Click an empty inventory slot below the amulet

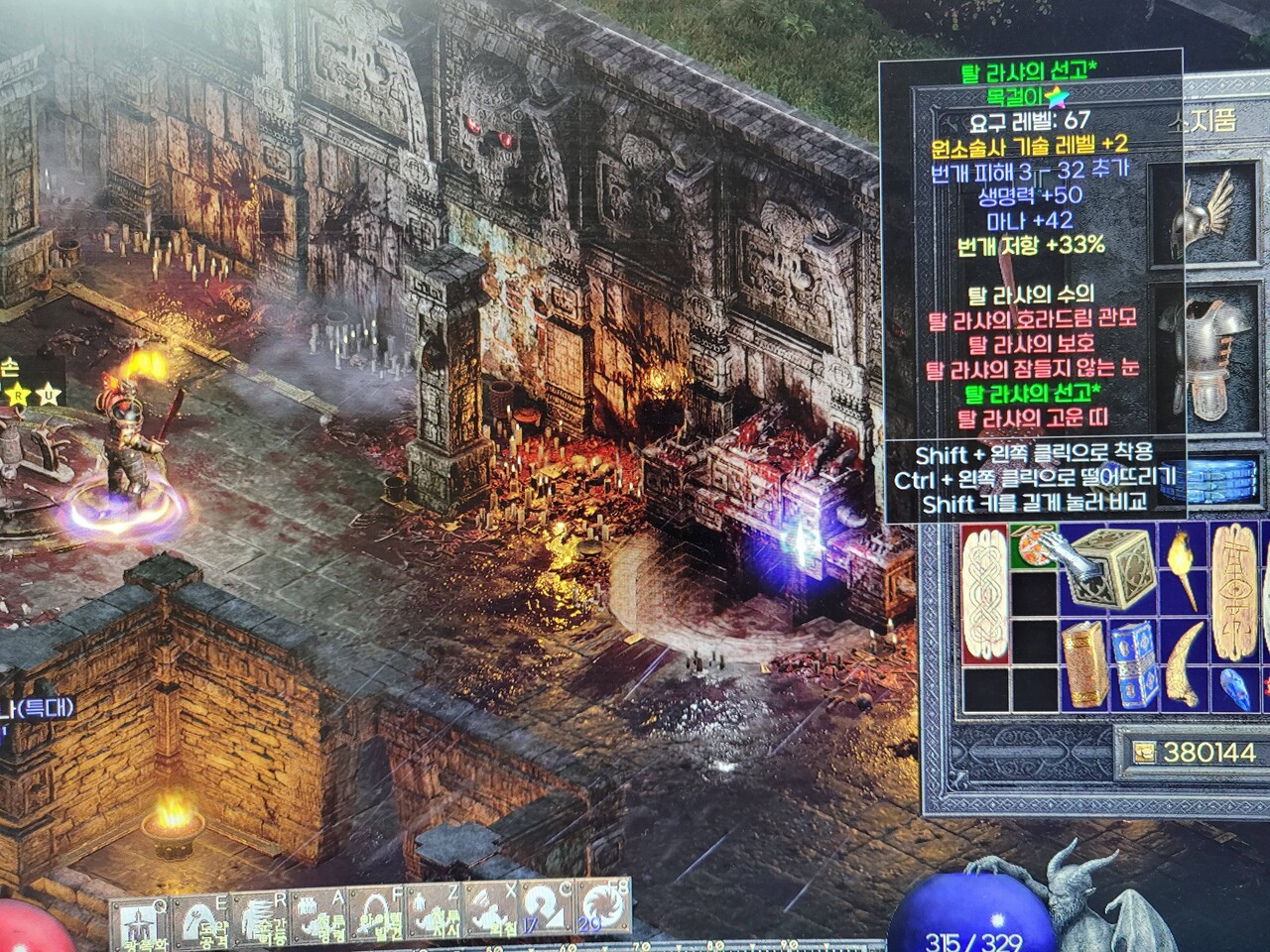1032,595
